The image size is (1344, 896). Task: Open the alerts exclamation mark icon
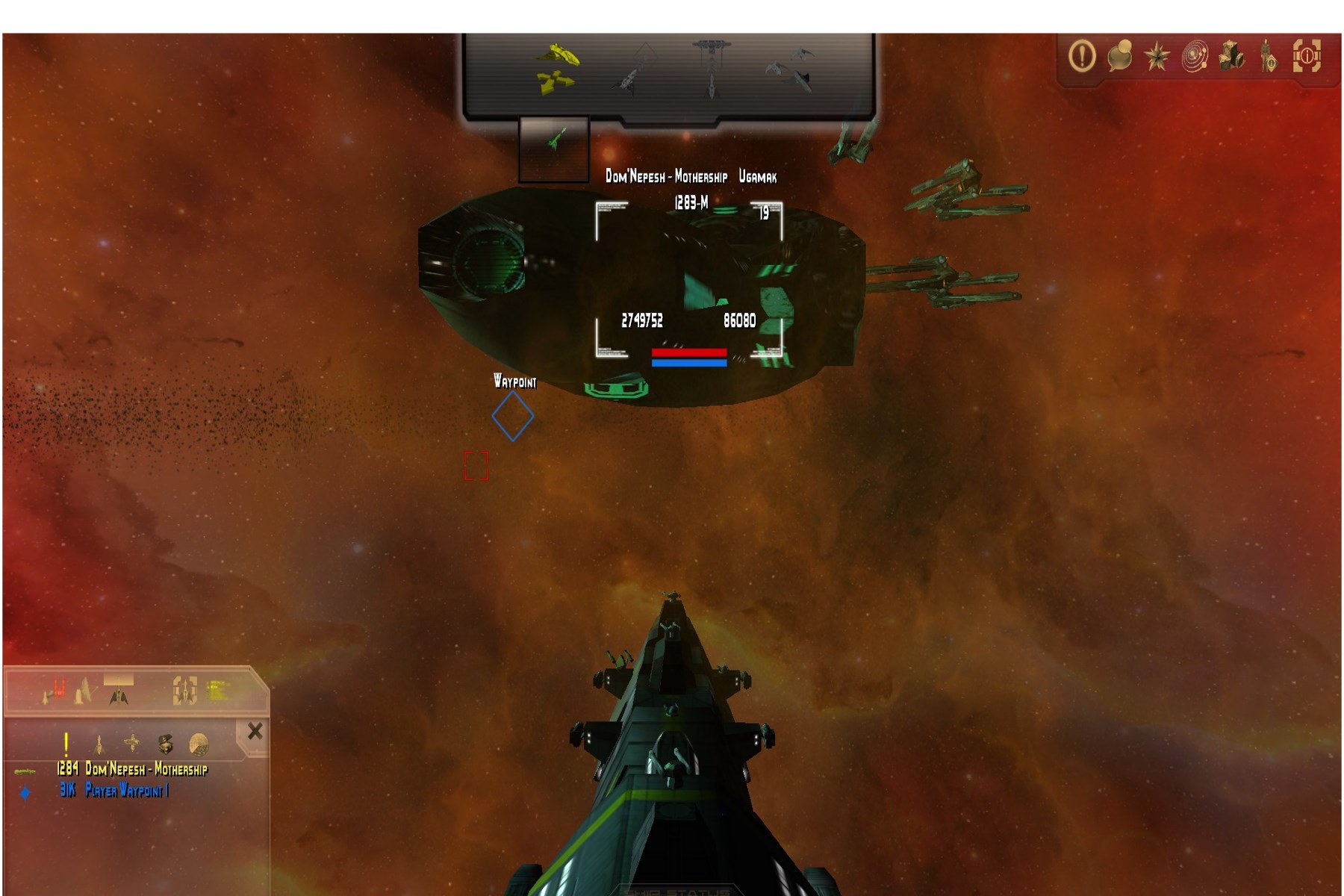[1082, 56]
